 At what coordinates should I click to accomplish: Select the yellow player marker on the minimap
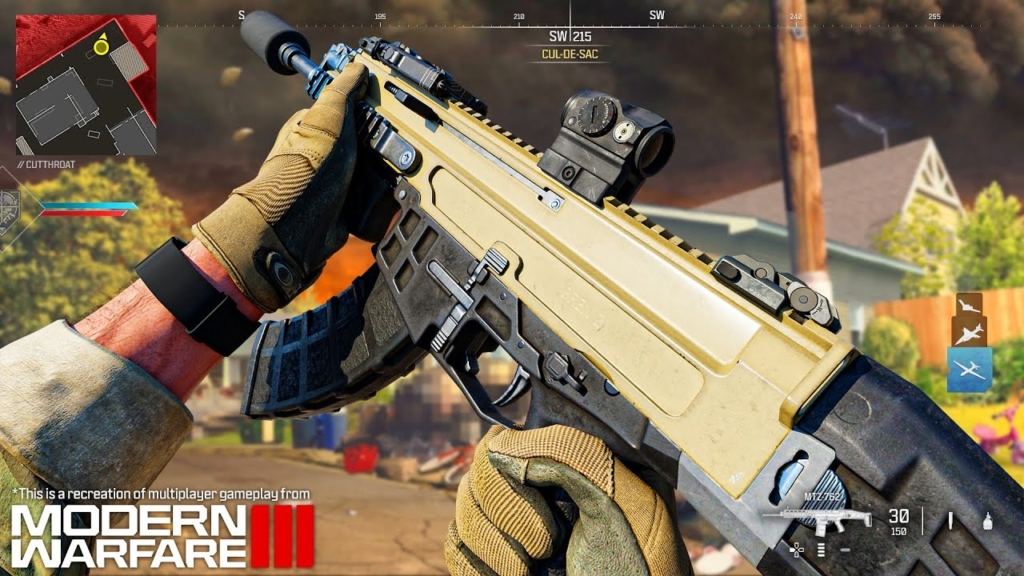100,46
